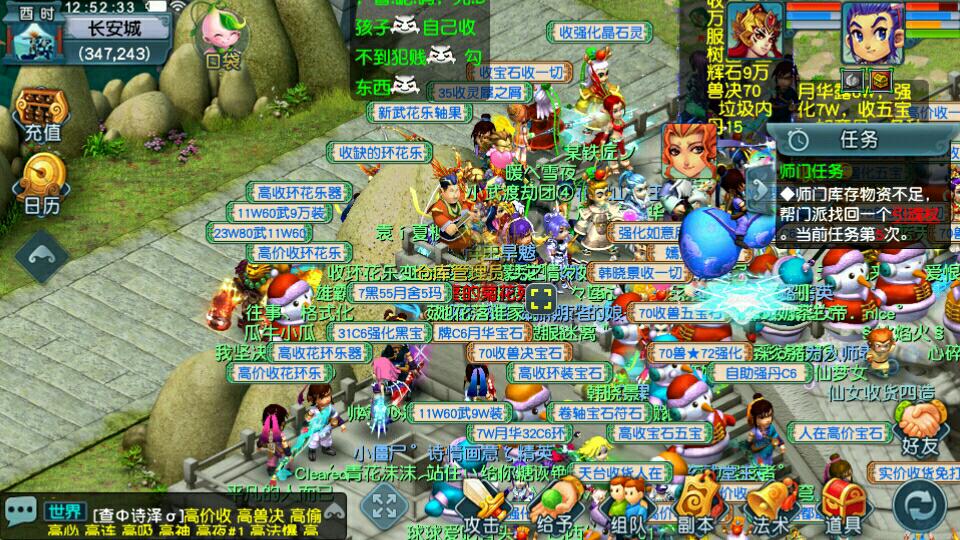960x540 pixels.
Task: Activate the 攻击 attack button
Action: (481, 506)
